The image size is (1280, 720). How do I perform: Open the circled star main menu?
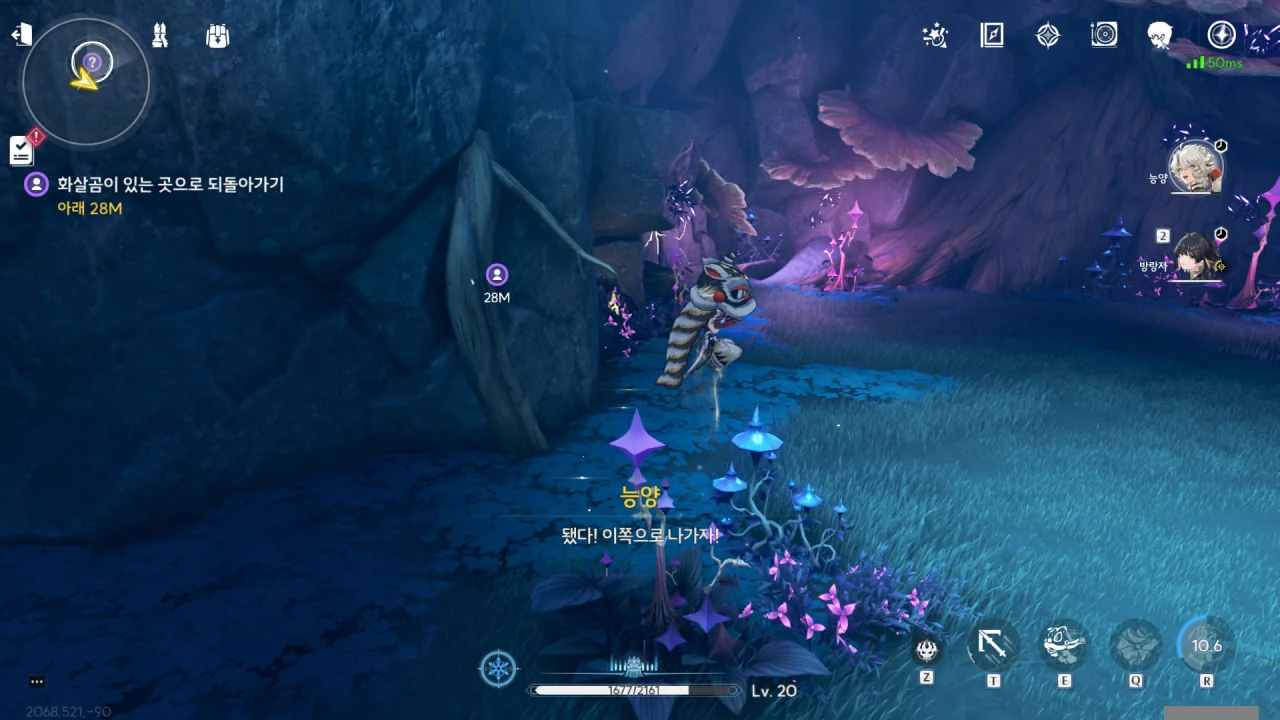pyautogui.click(x=1221, y=35)
